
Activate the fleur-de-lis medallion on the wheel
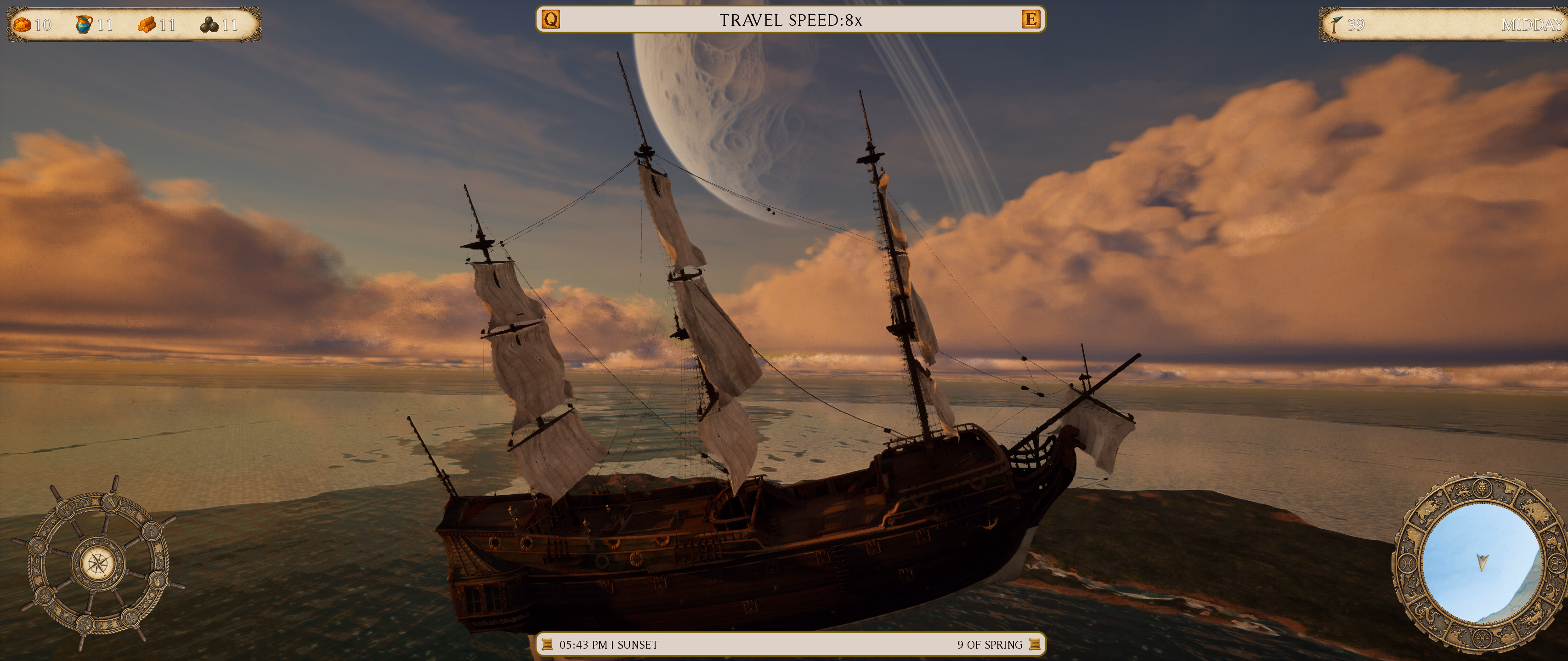click(x=45, y=597)
